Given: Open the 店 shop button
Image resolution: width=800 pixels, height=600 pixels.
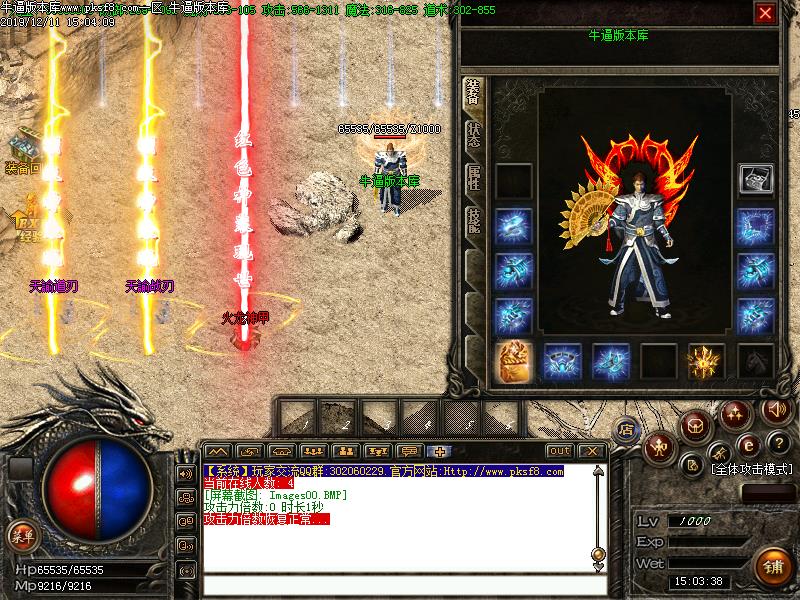Looking at the screenshot, I should click(x=626, y=428).
